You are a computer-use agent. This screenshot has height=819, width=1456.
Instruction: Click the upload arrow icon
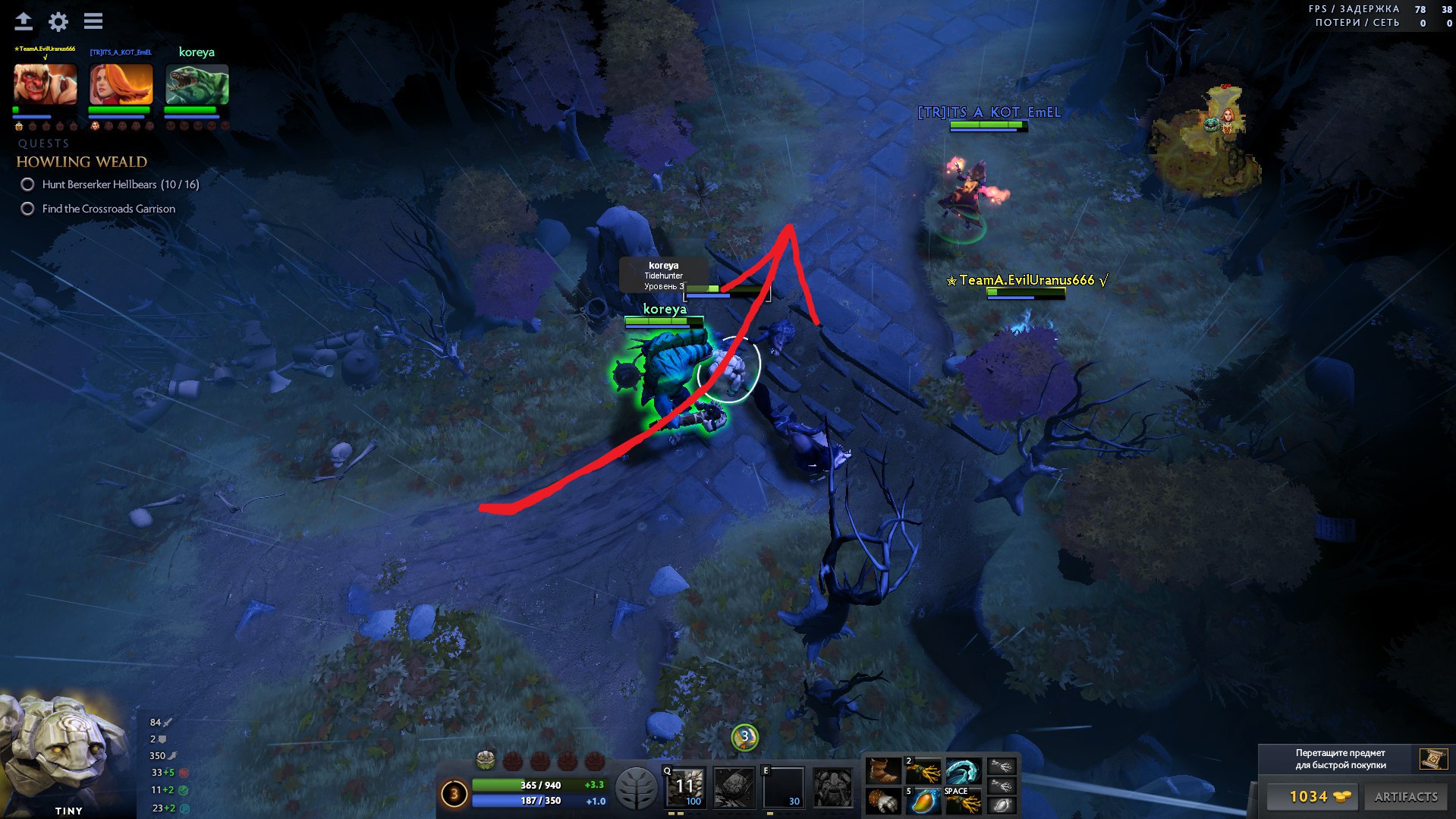tap(24, 21)
